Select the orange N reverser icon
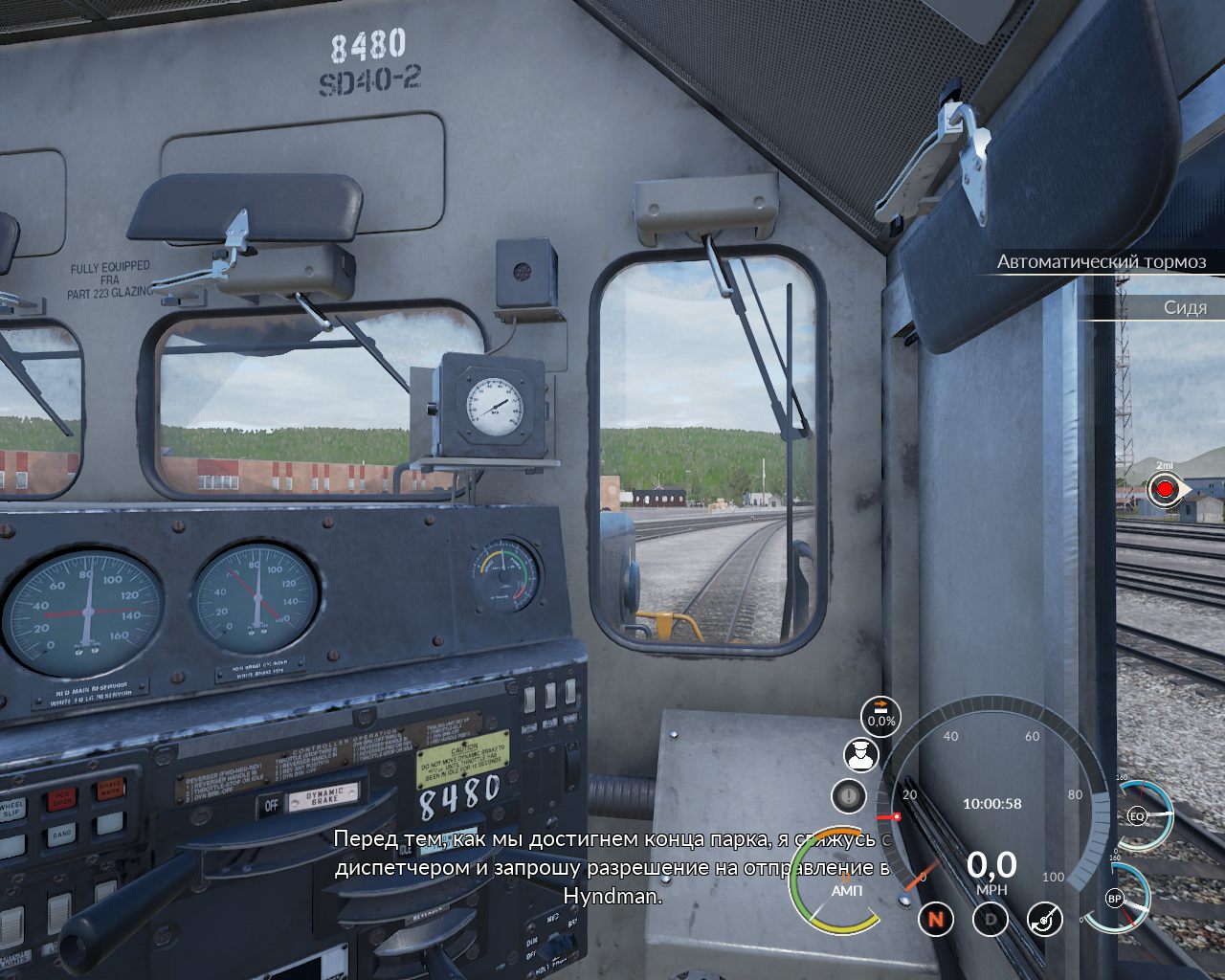The height and width of the screenshot is (980, 1225). 936,920
